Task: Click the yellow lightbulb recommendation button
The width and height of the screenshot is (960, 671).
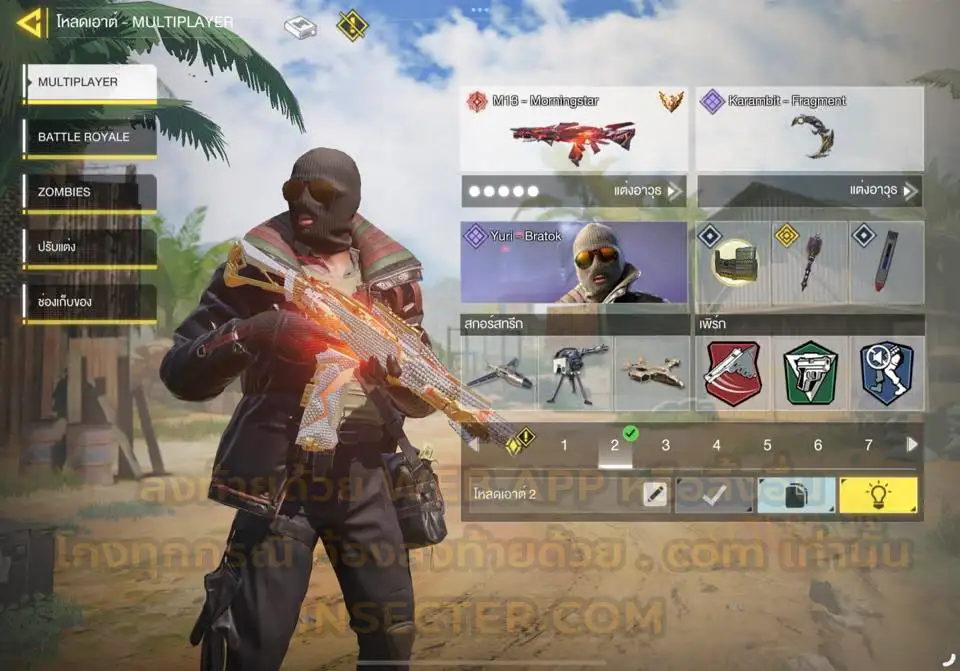Action: (878, 495)
